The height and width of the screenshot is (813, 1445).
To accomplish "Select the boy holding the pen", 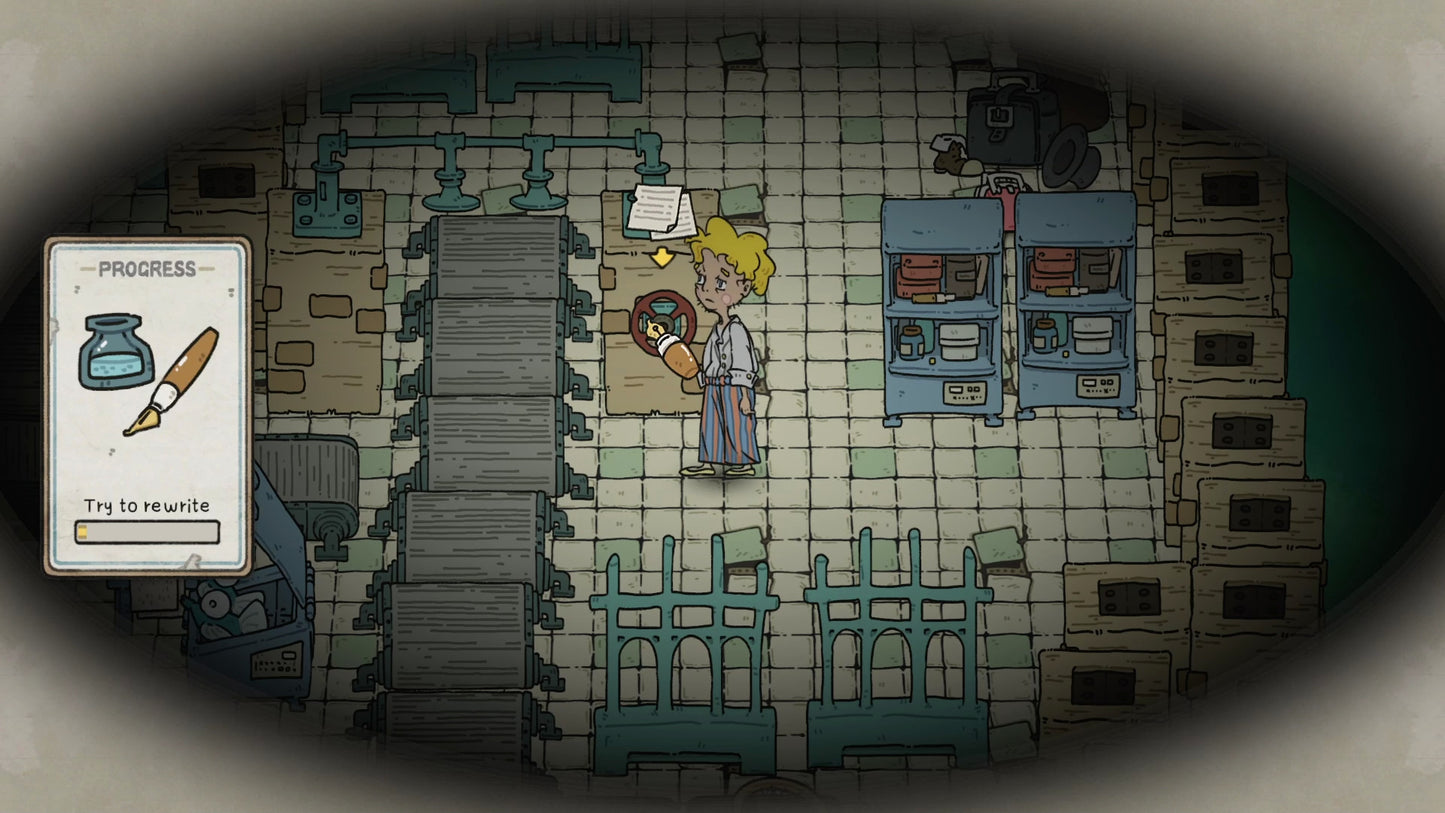I will [x=725, y=350].
